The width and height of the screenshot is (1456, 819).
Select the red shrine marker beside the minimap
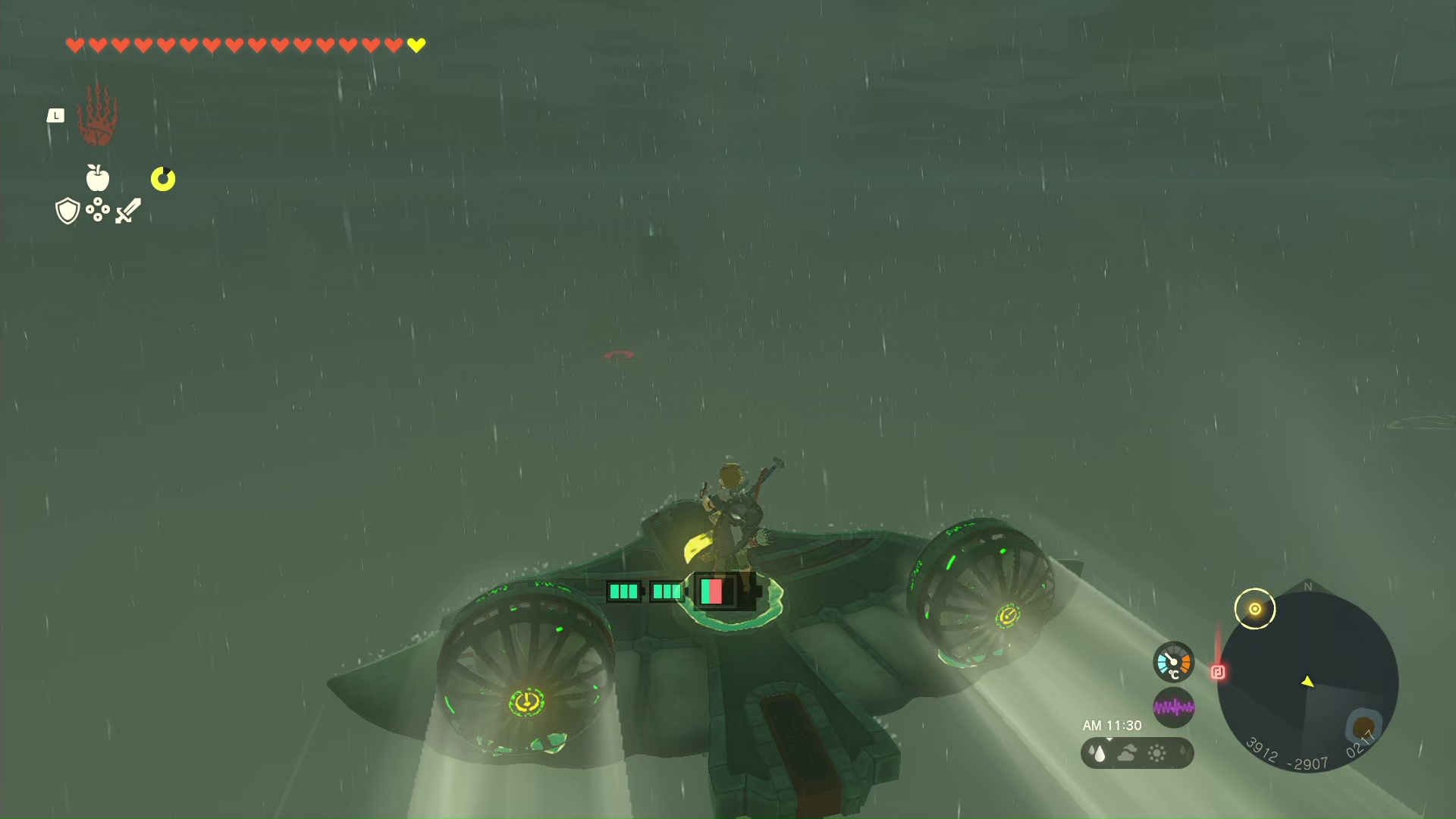[x=1218, y=672]
